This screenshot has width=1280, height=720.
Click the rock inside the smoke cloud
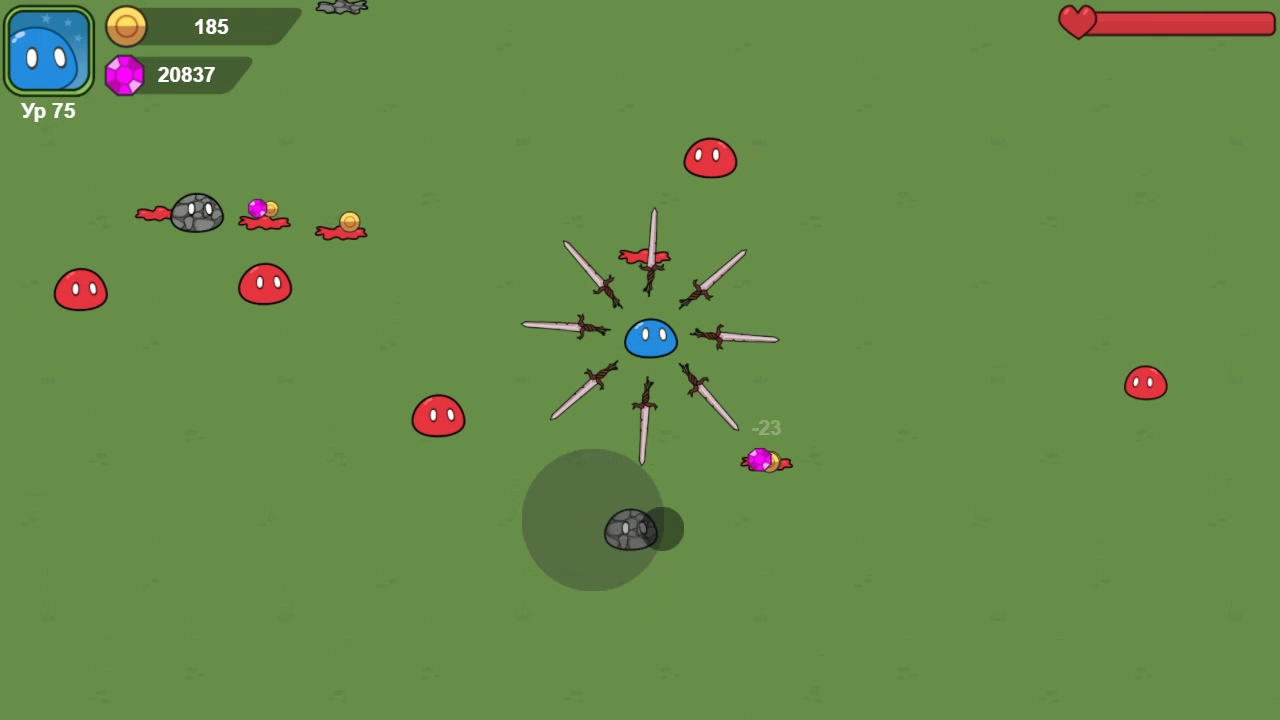(630, 528)
